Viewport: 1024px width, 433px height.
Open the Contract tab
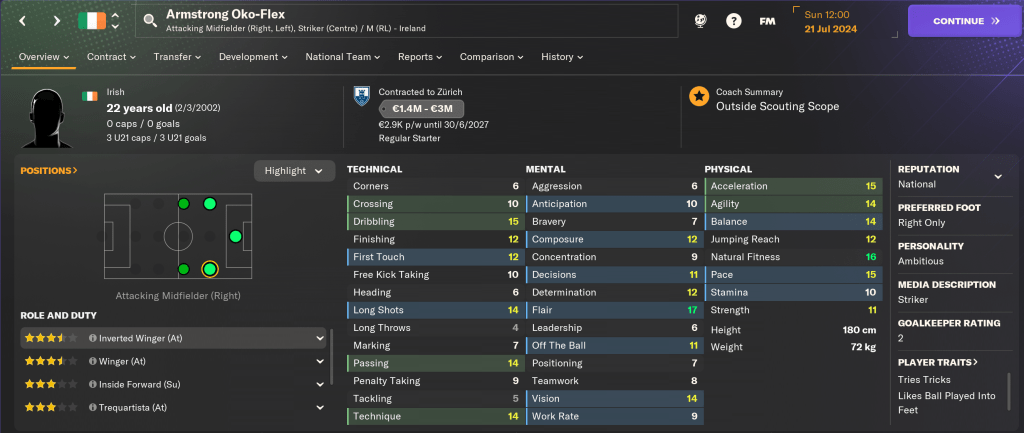coord(111,57)
